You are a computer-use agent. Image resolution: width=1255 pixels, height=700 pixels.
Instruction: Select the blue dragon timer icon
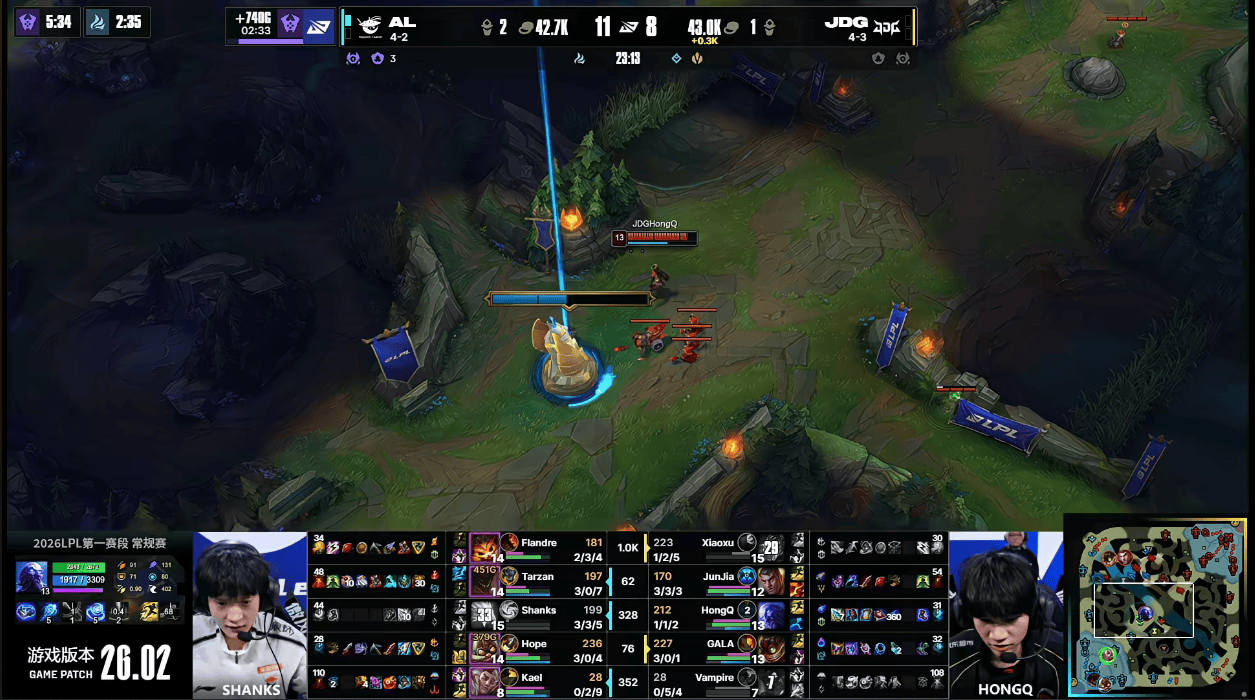(98, 21)
